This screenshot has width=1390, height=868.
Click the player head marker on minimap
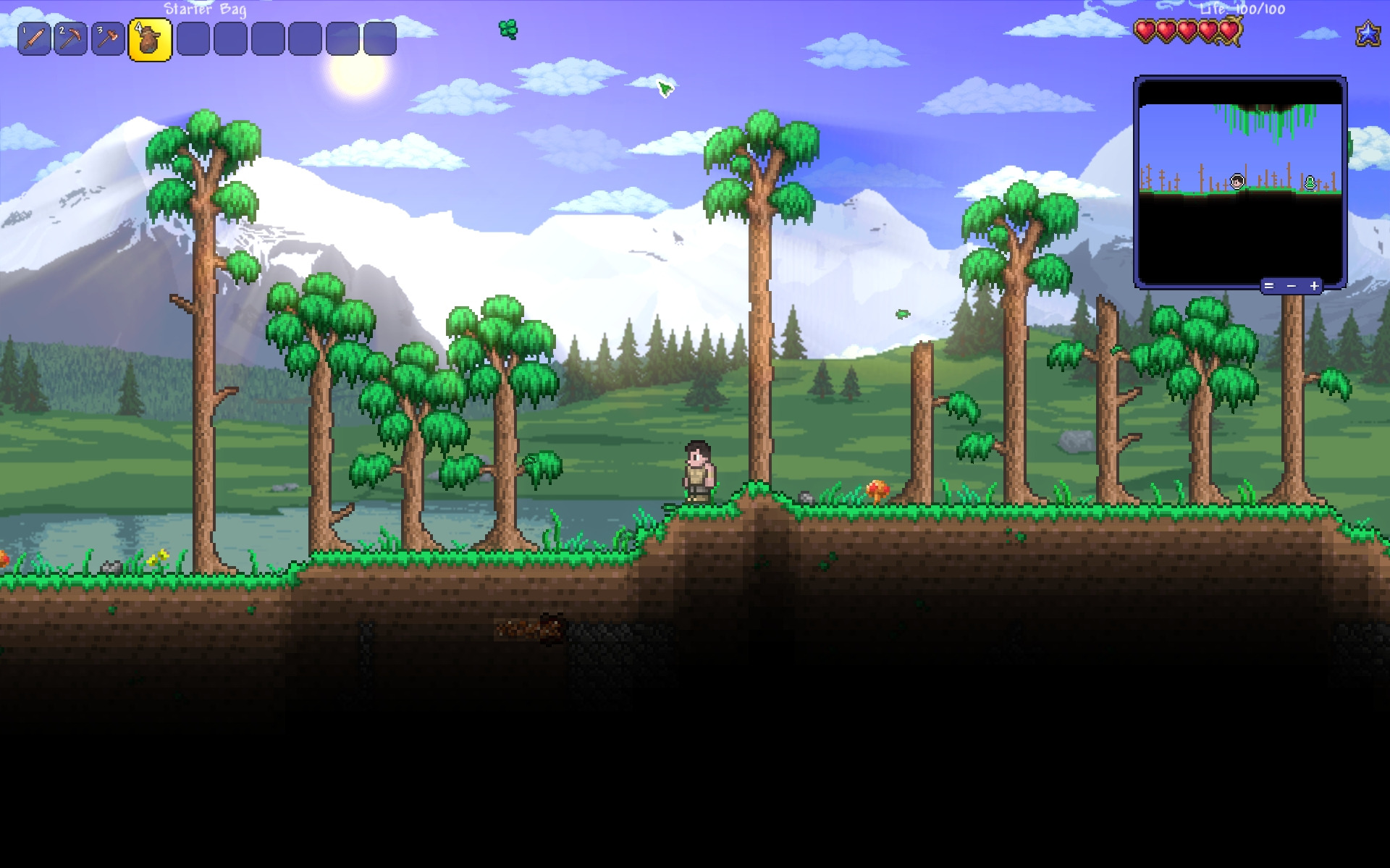[1237, 181]
